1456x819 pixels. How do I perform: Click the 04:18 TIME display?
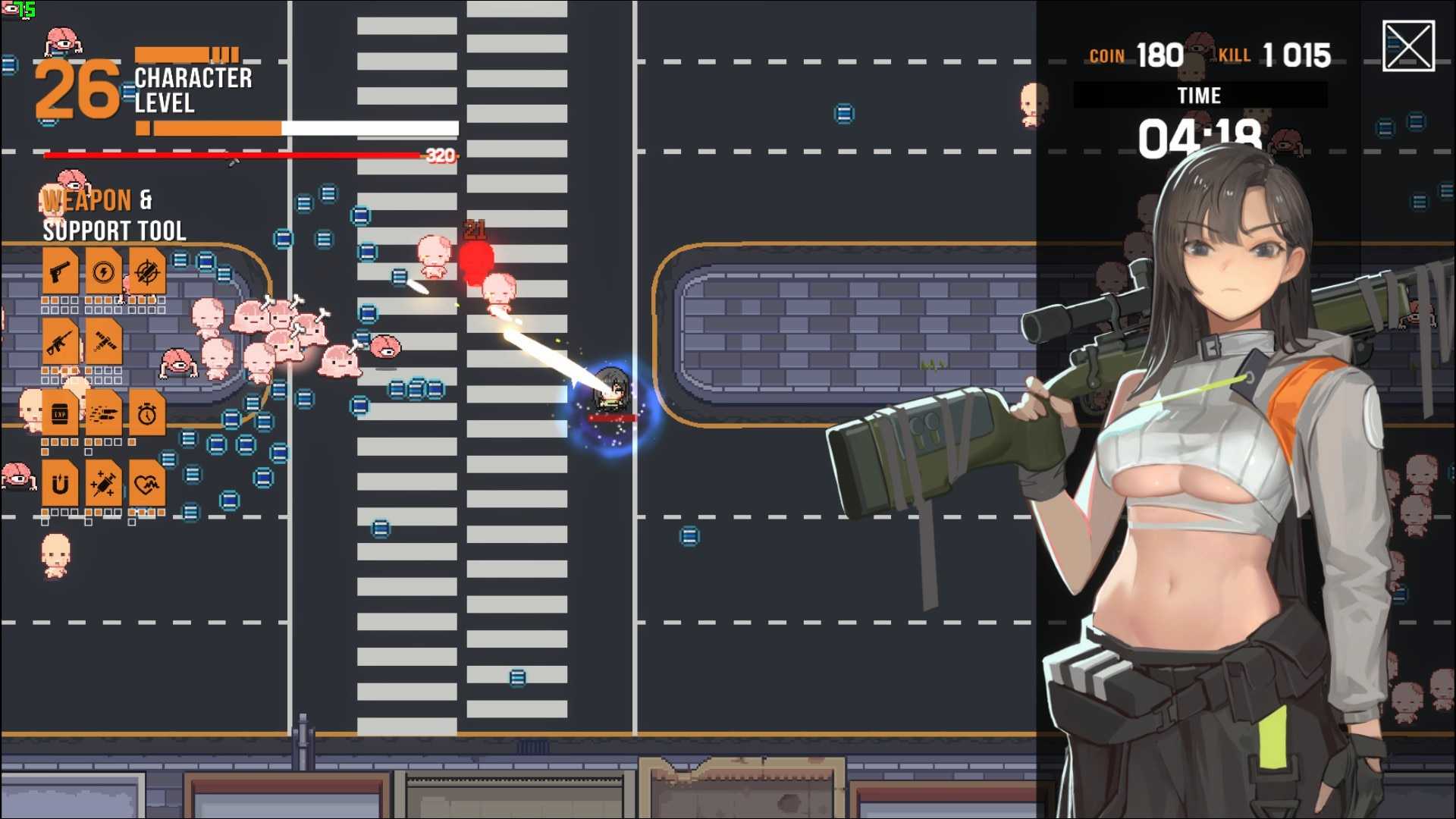[x=1202, y=138]
